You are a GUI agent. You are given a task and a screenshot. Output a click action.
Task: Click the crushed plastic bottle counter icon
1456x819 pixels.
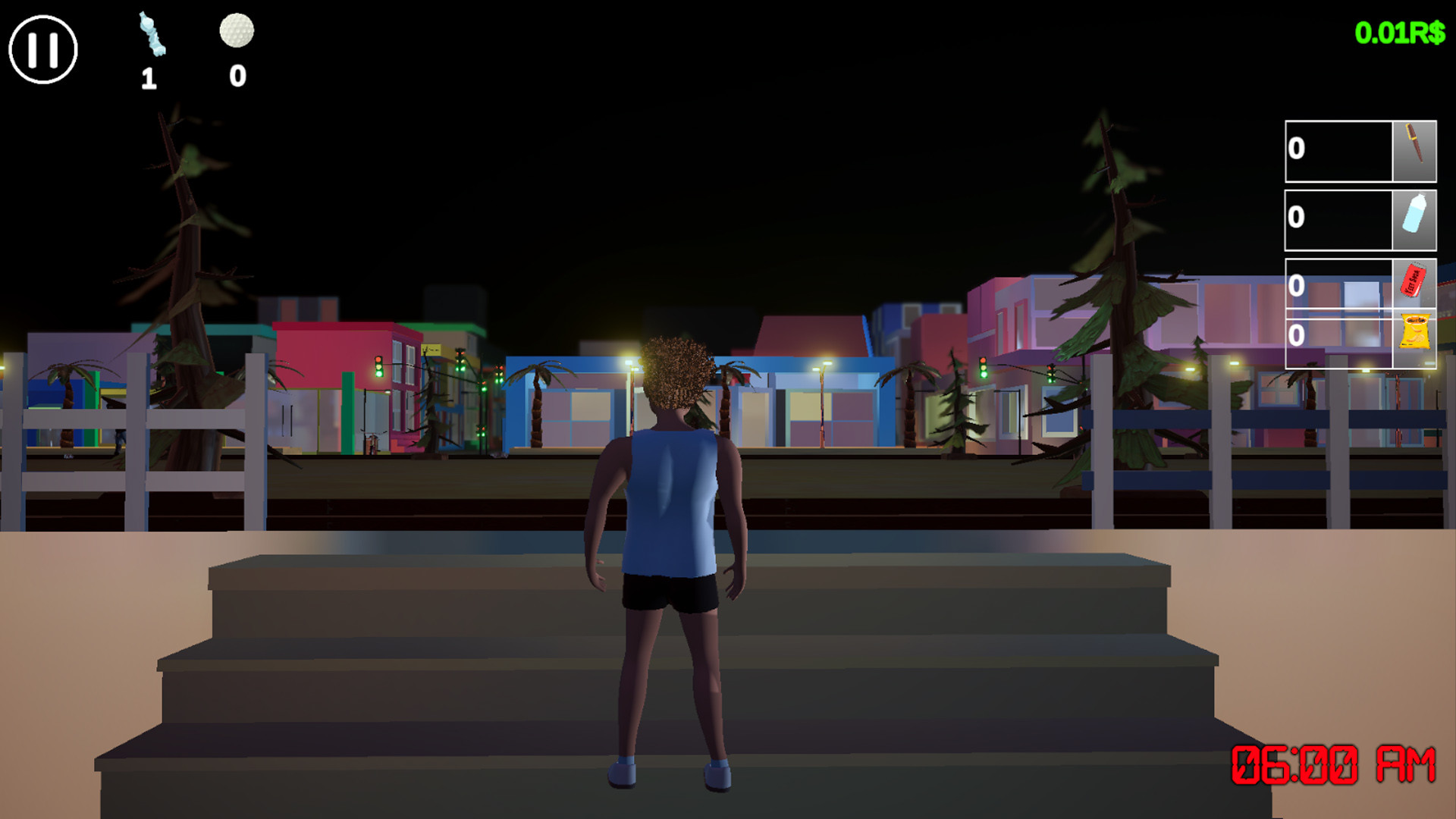[x=152, y=34]
